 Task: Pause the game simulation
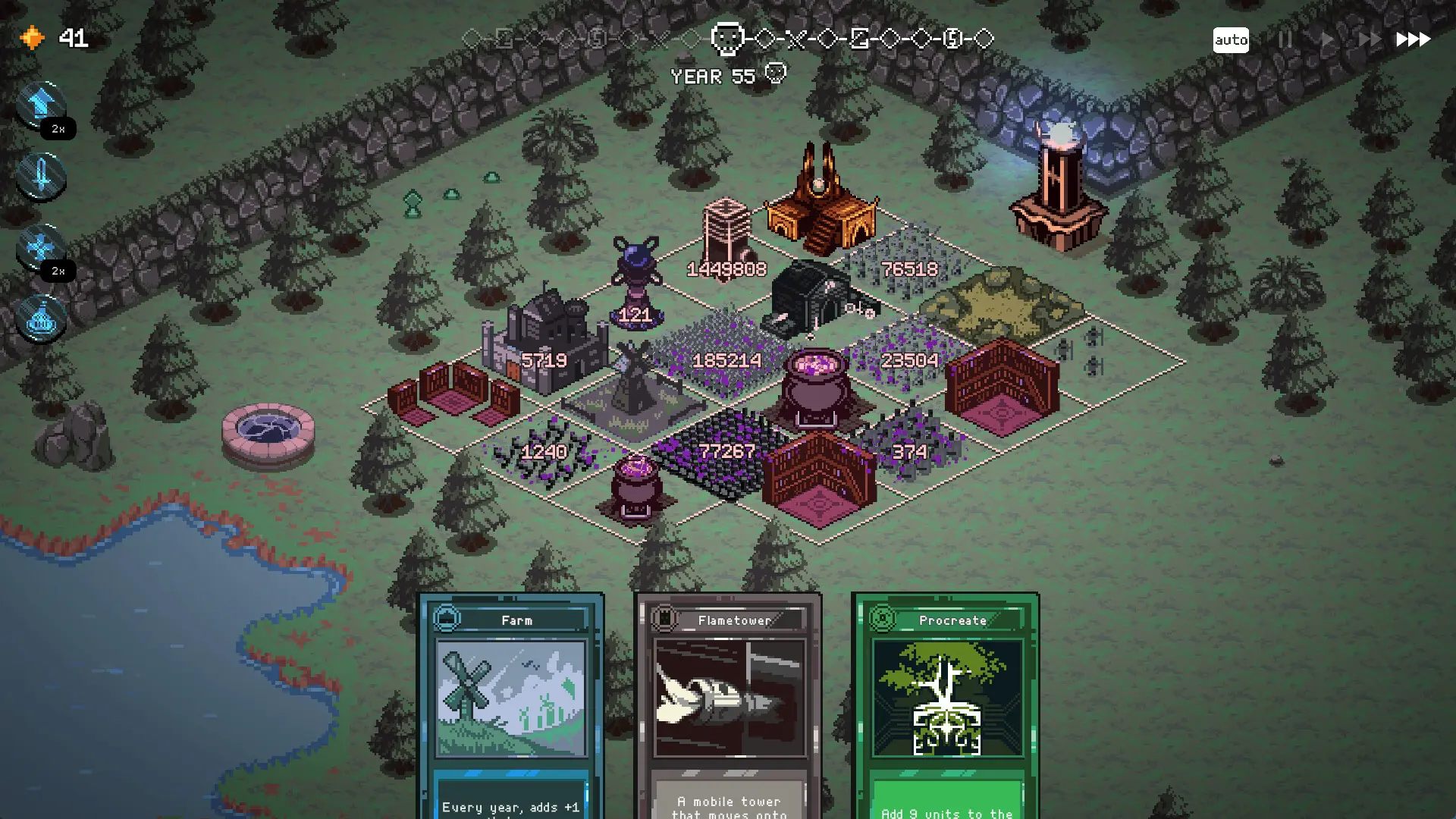pos(1285,39)
